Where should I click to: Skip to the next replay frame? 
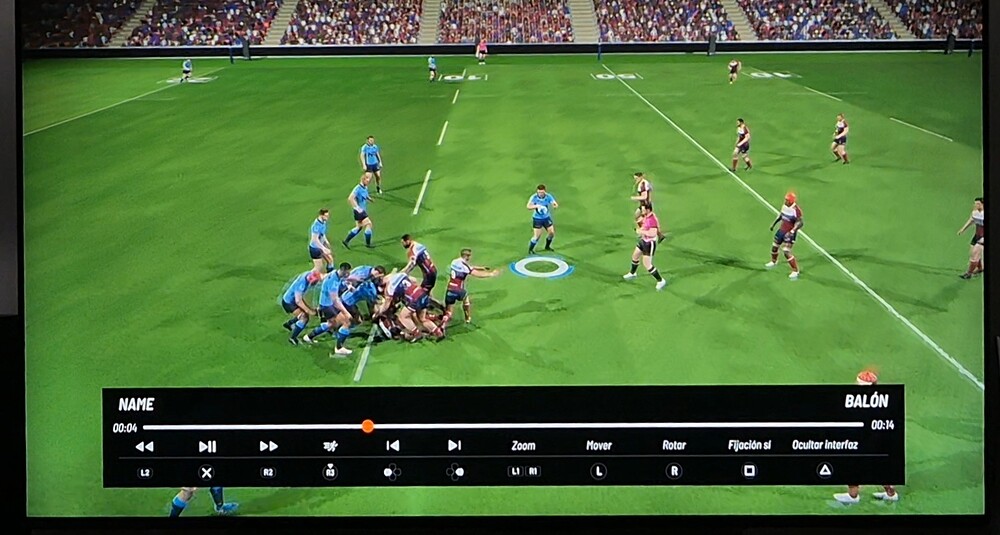pos(454,446)
